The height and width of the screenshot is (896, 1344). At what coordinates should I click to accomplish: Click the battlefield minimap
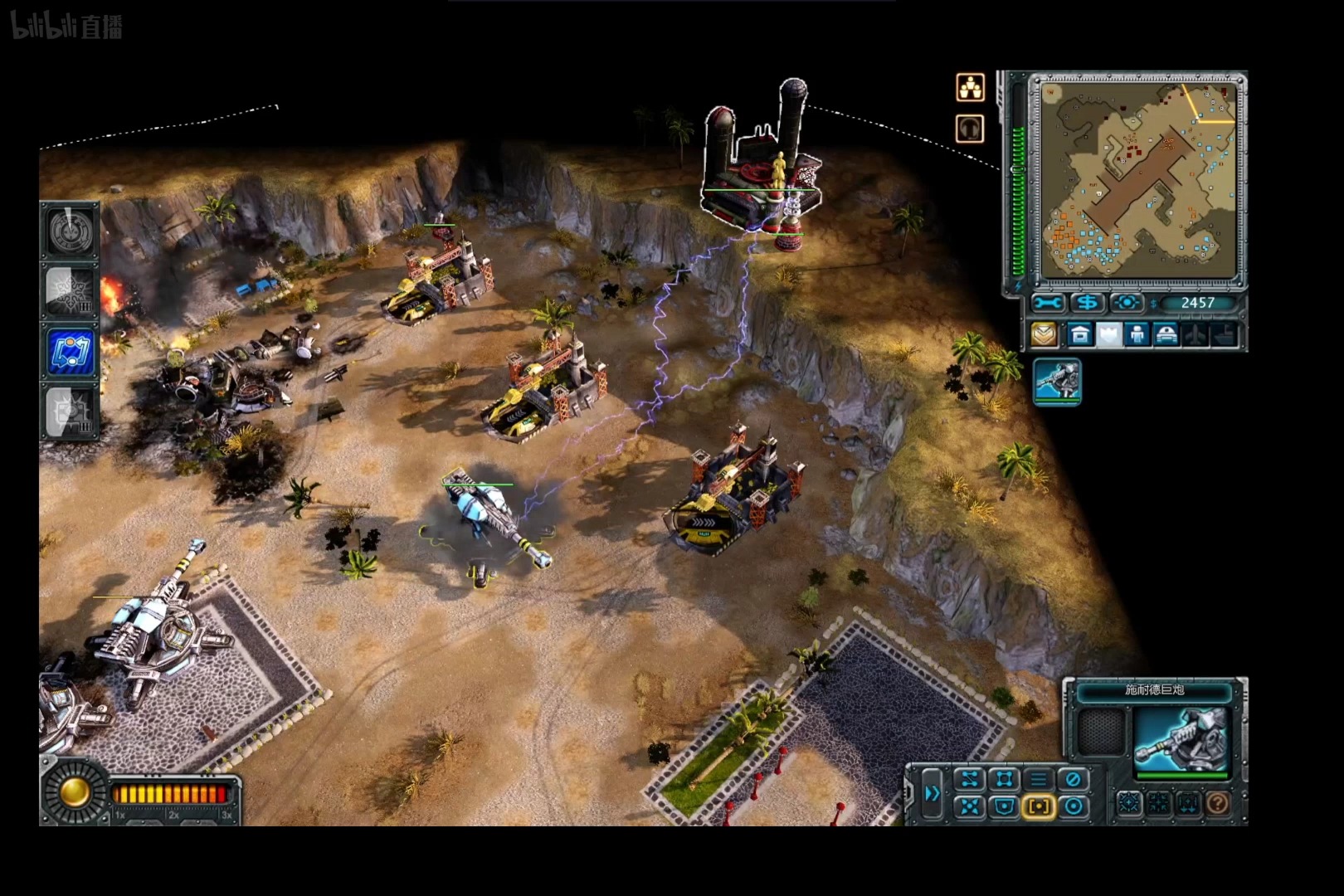[x=1137, y=181]
